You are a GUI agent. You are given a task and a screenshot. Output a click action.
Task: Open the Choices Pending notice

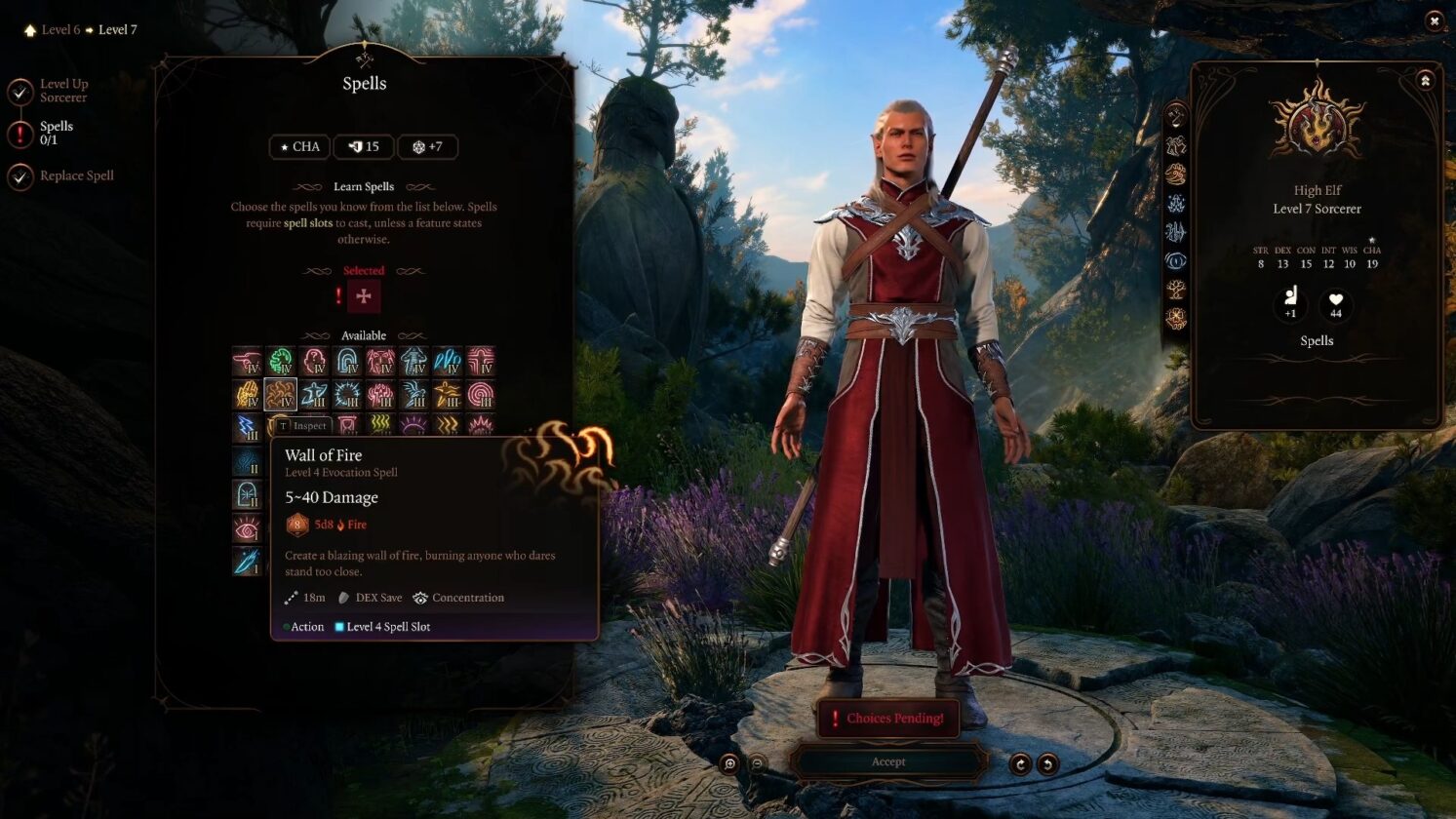tap(887, 719)
